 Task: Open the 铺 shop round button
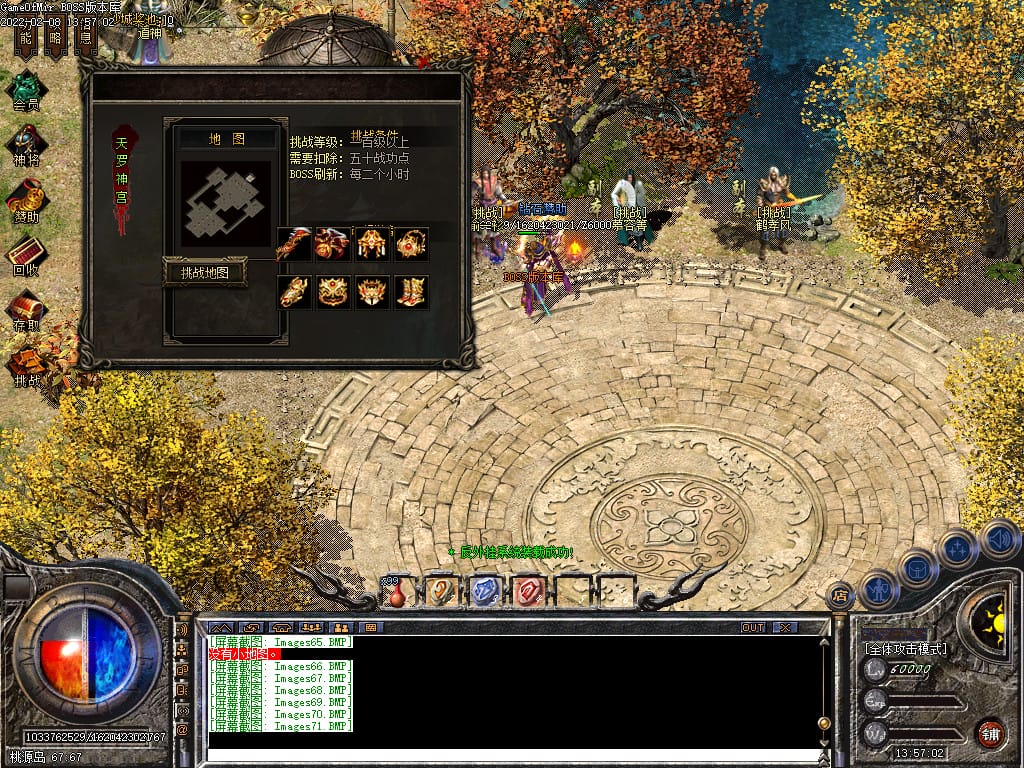coord(990,733)
